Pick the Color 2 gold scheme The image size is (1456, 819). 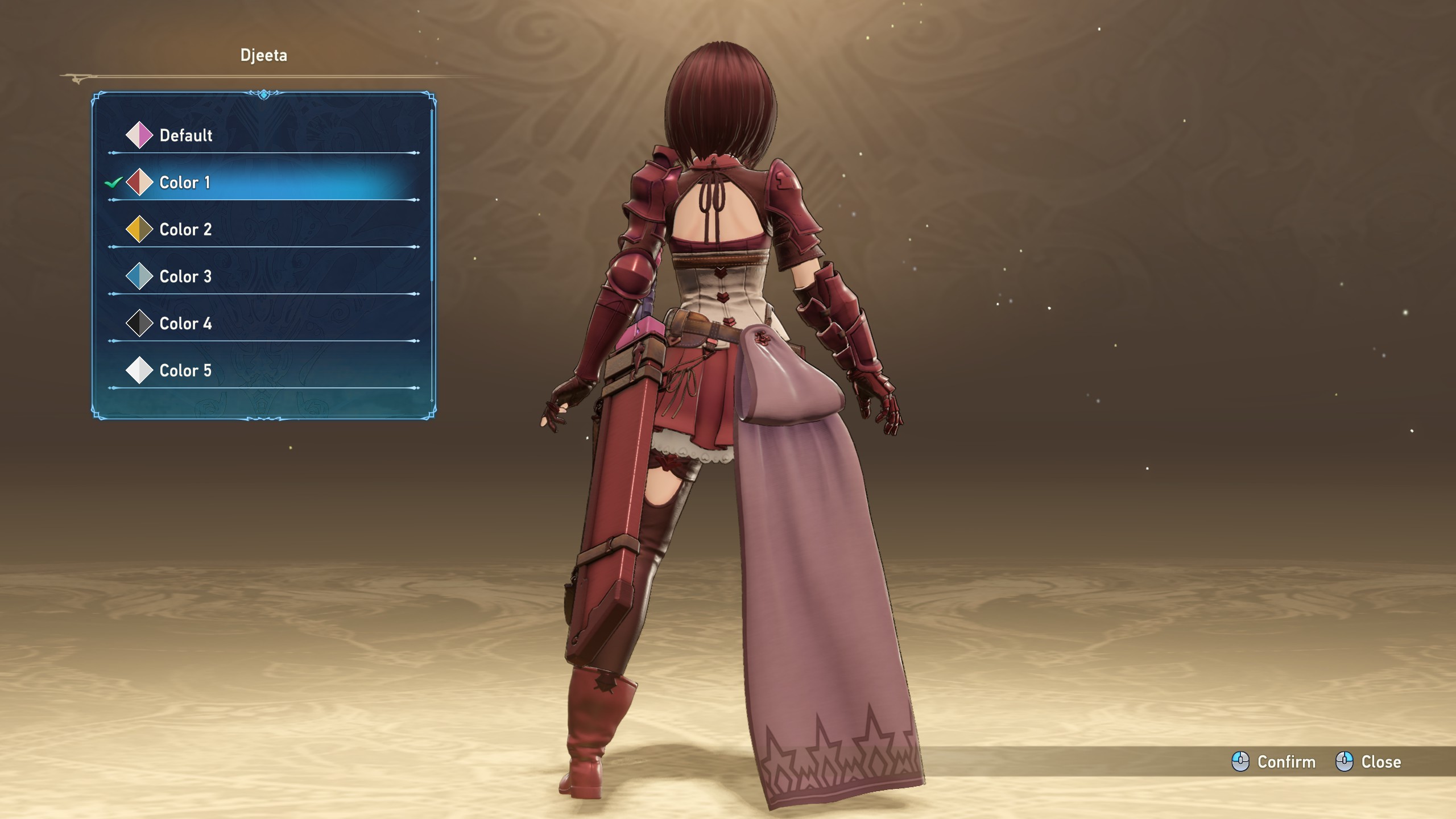click(x=185, y=230)
